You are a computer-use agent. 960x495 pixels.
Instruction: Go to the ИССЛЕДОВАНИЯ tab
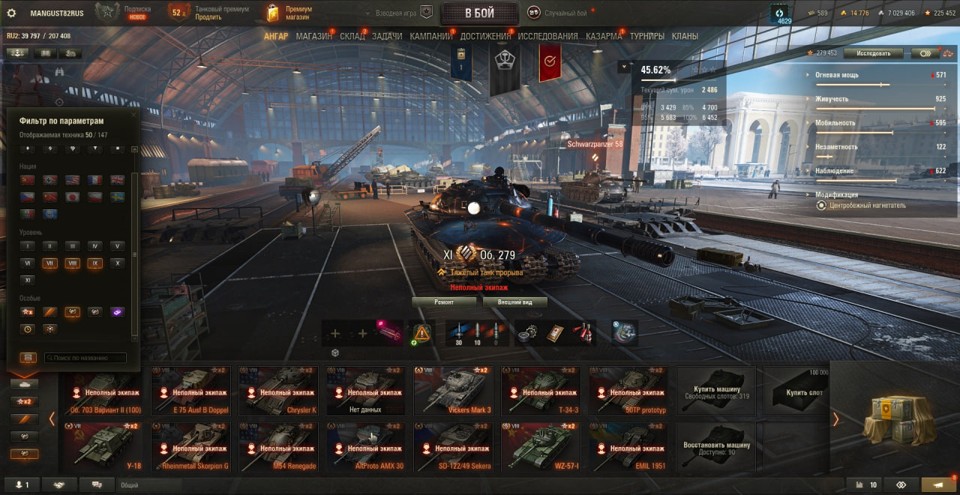click(548, 36)
